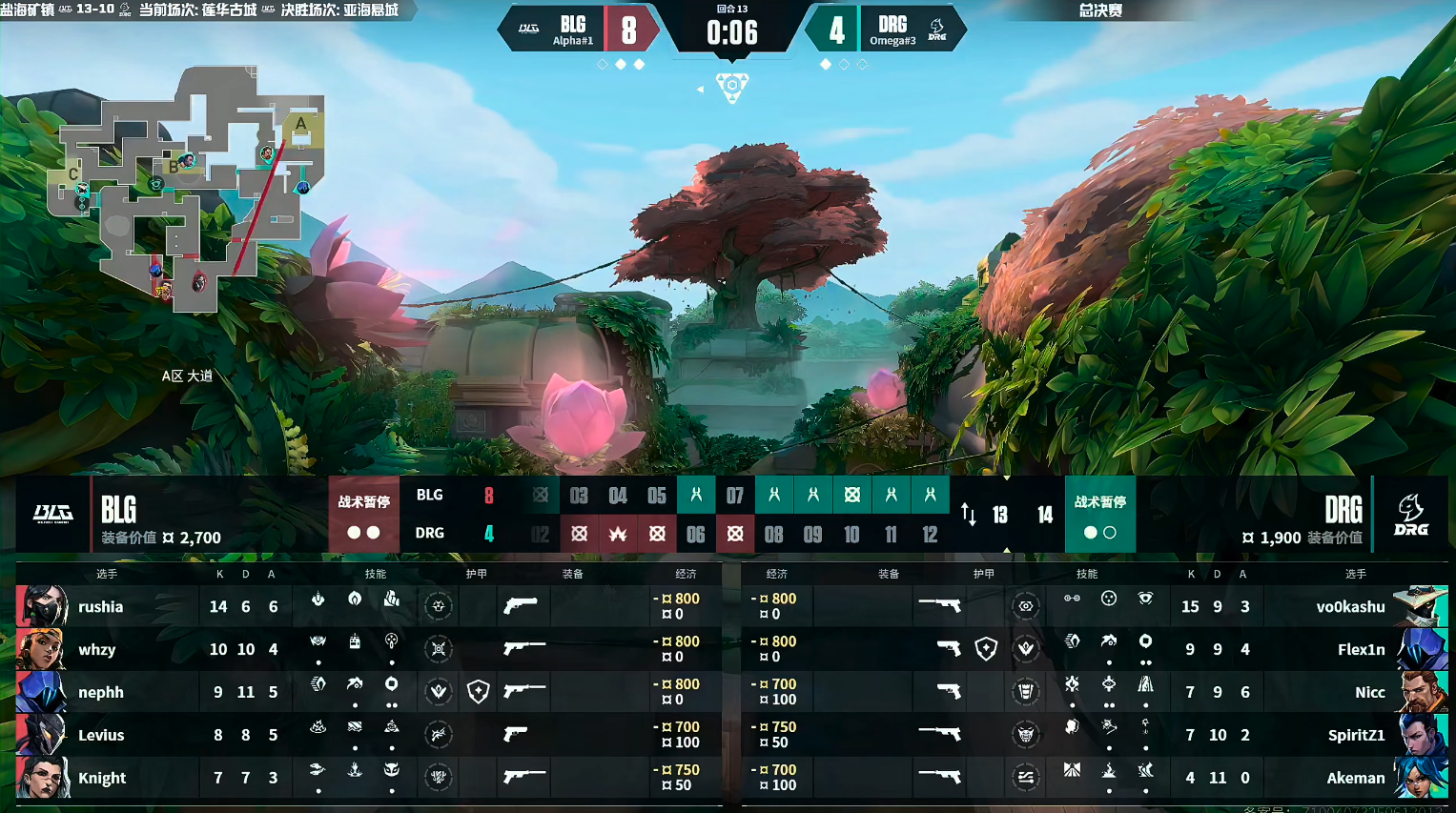This screenshot has width=1456, height=813.
Task: Select the DRG tactical pause box
Action: pos(1099,515)
